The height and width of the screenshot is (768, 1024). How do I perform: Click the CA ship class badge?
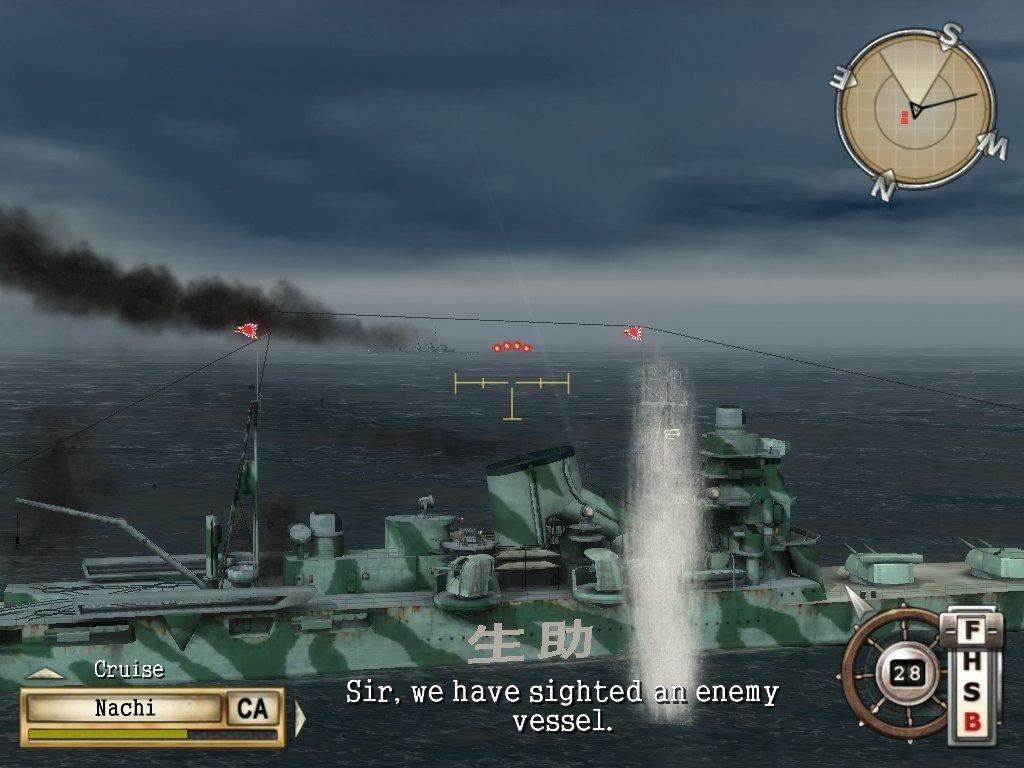tap(252, 709)
